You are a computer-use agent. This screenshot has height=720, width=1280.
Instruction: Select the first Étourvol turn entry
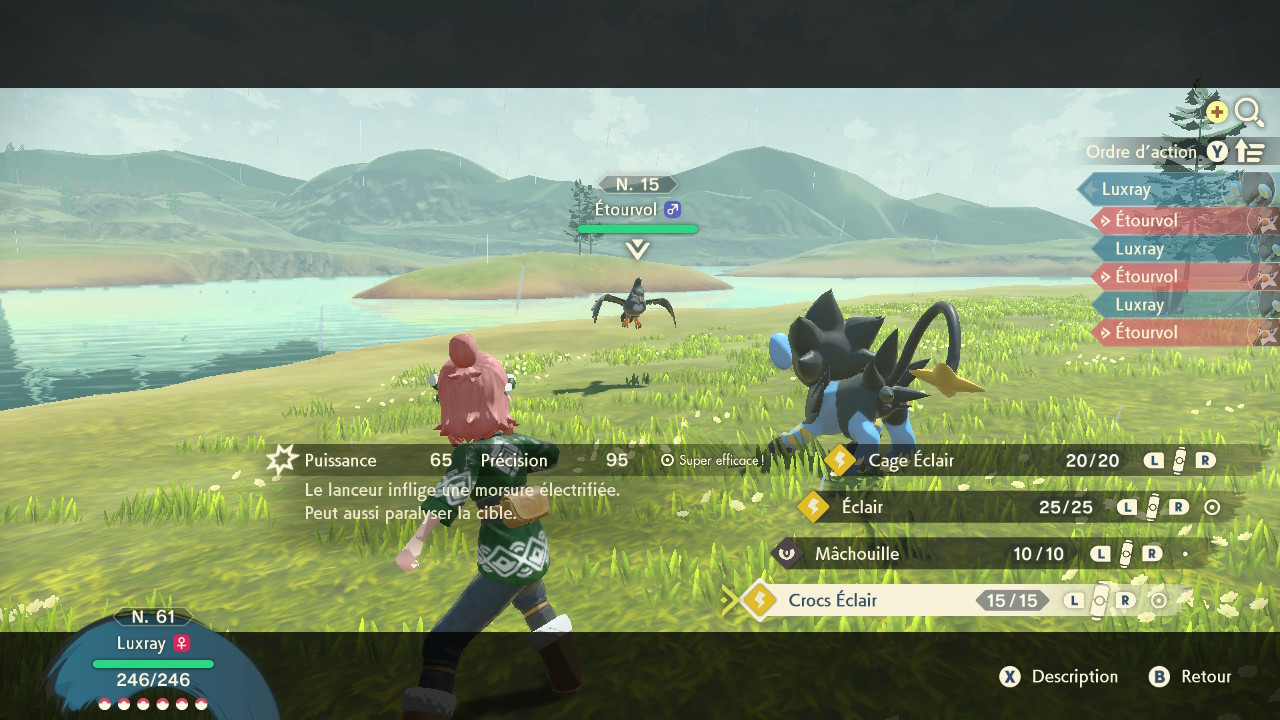pyautogui.click(x=1146, y=220)
